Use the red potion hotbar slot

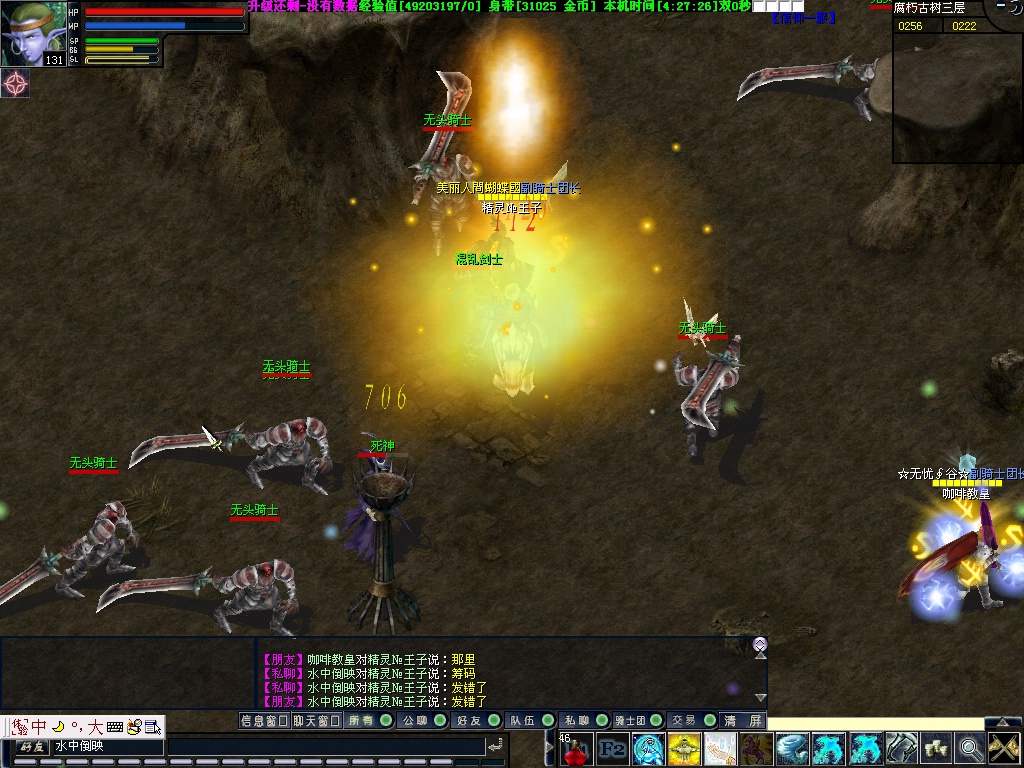point(577,748)
